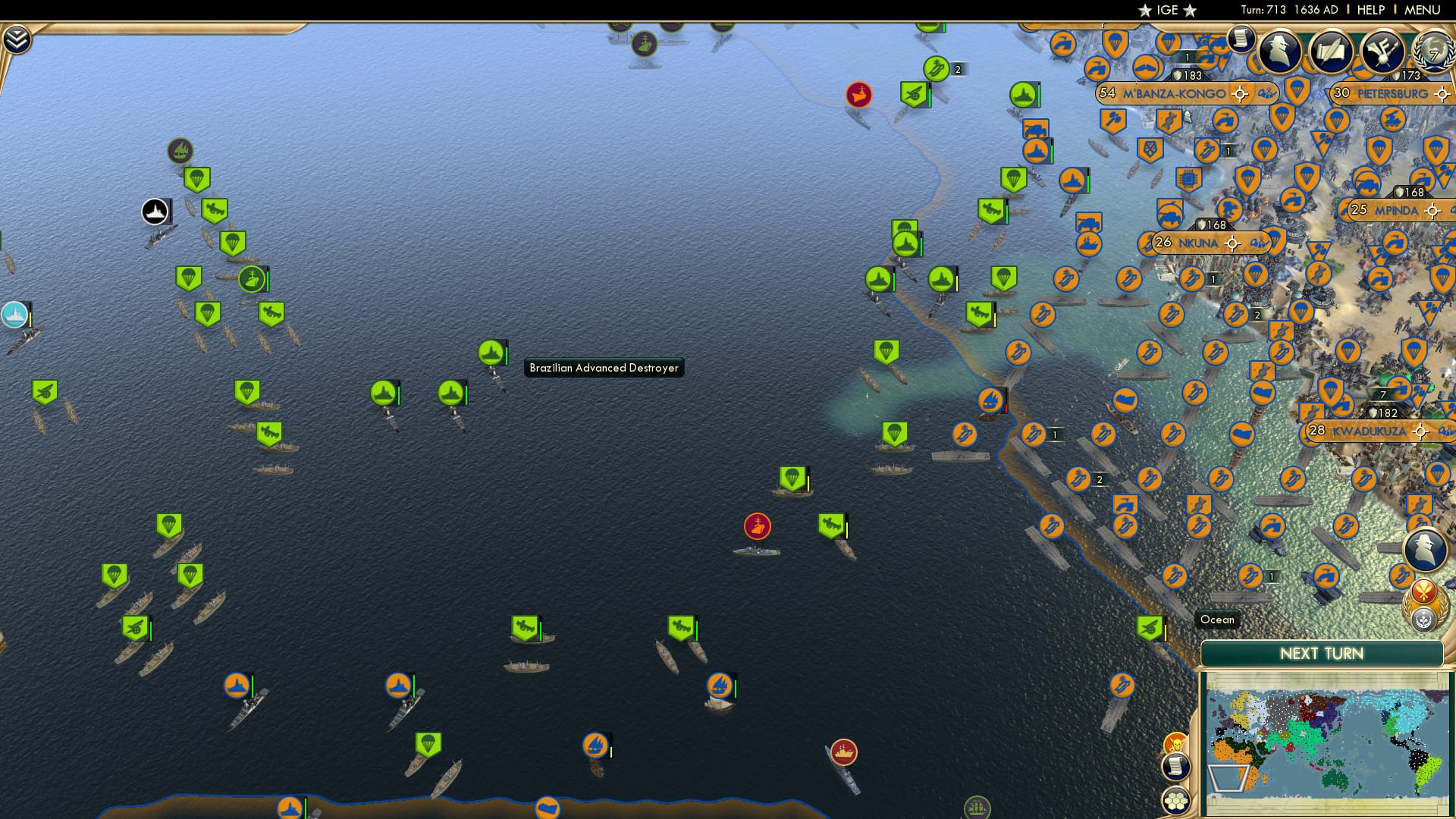The image size is (1456, 819).
Task: Click M'Banza-Kongo ranged attack crosshair
Action: coord(1240,93)
